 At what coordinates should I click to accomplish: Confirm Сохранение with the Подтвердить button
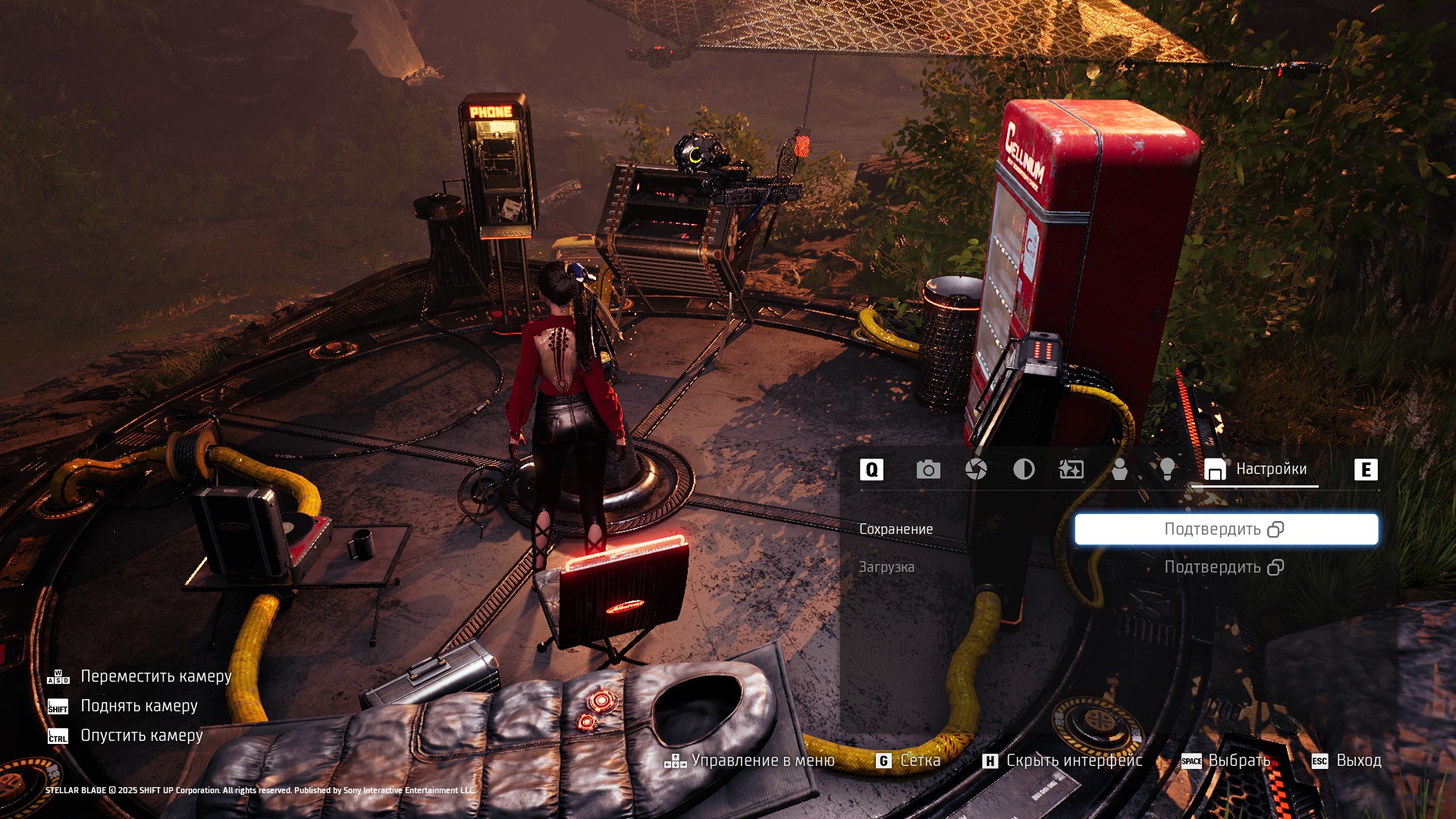pyautogui.click(x=1225, y=529)
